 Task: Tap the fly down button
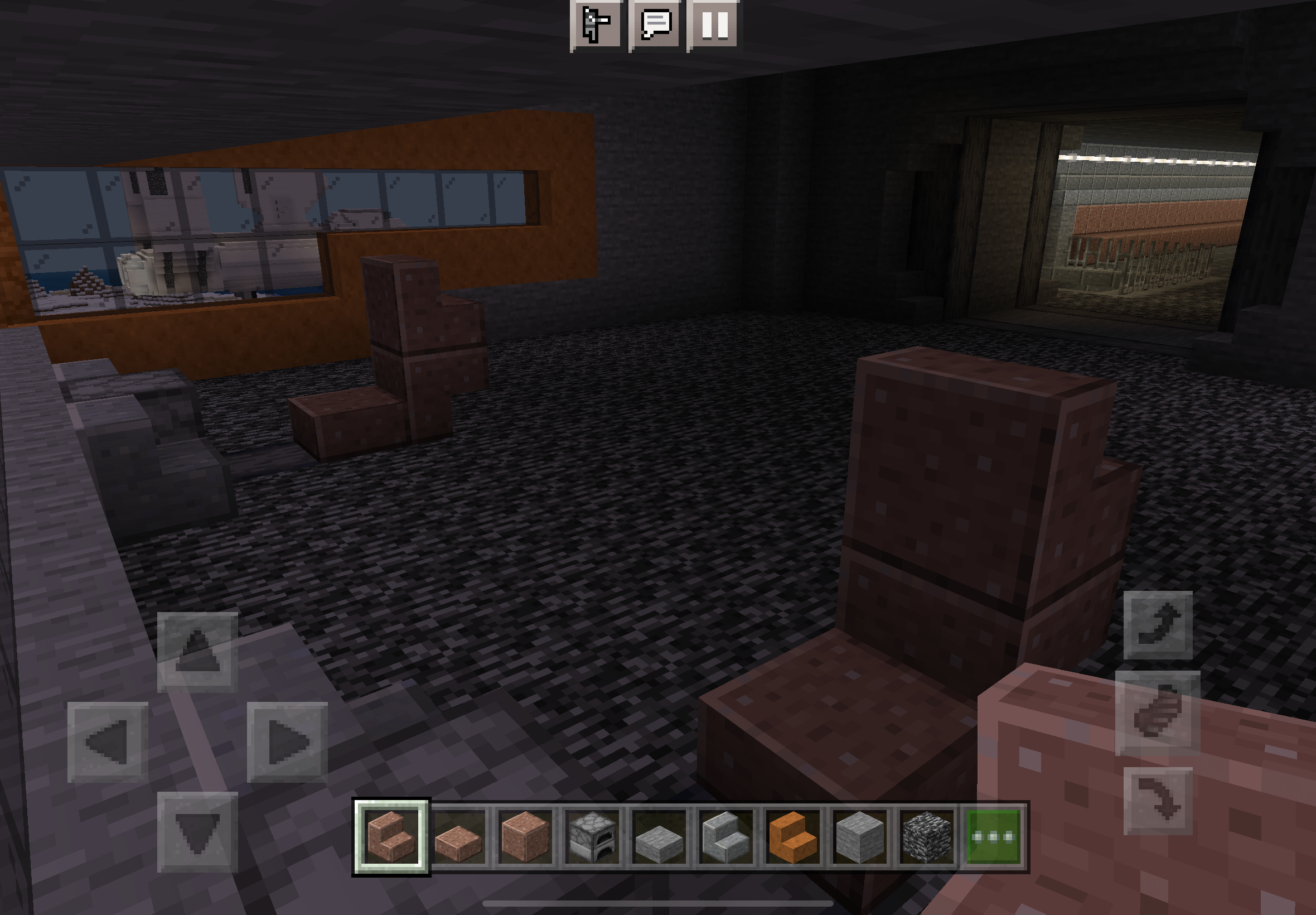click(1157, 800)
